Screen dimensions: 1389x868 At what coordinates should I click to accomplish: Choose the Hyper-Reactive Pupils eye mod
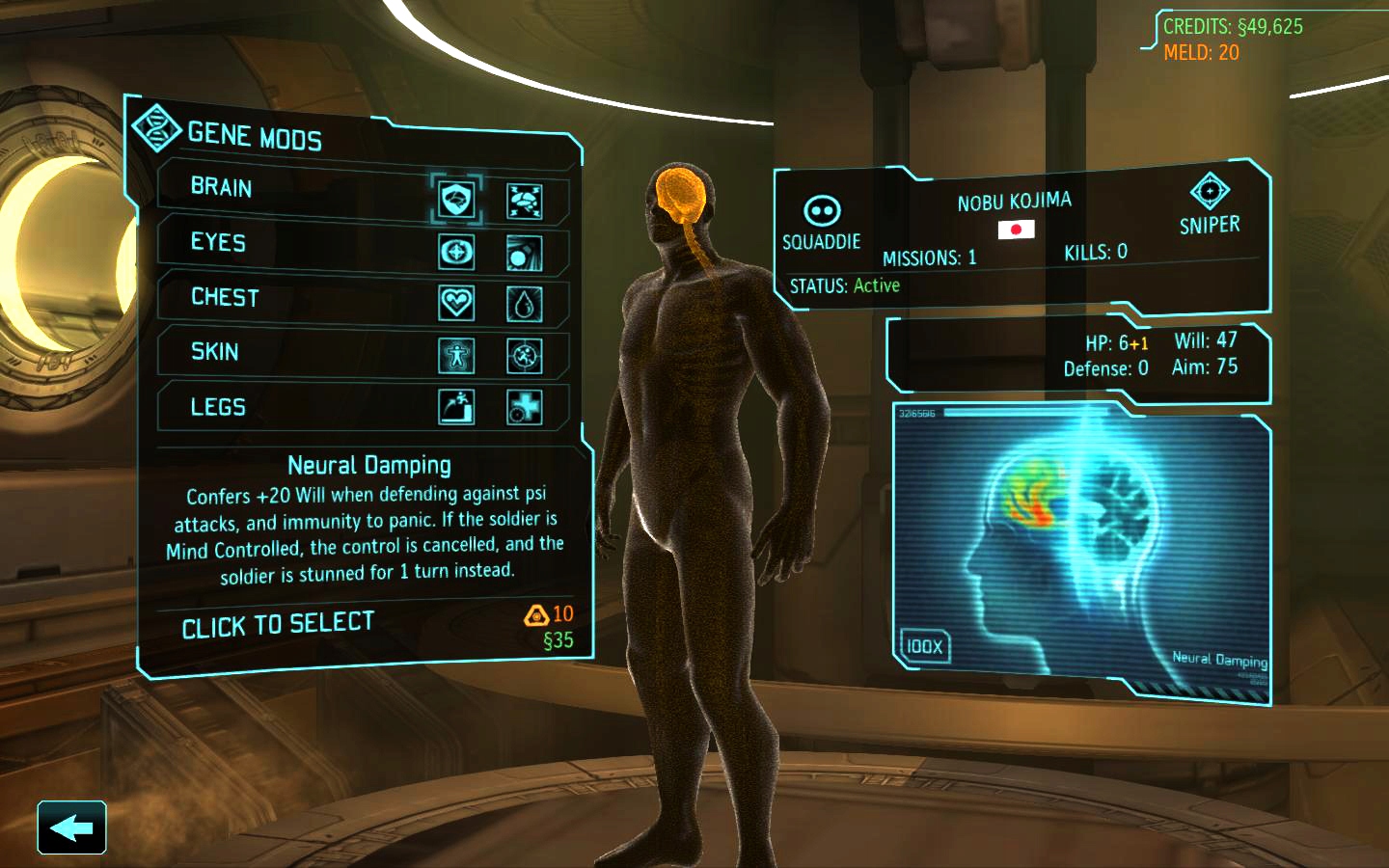(524, 253)
